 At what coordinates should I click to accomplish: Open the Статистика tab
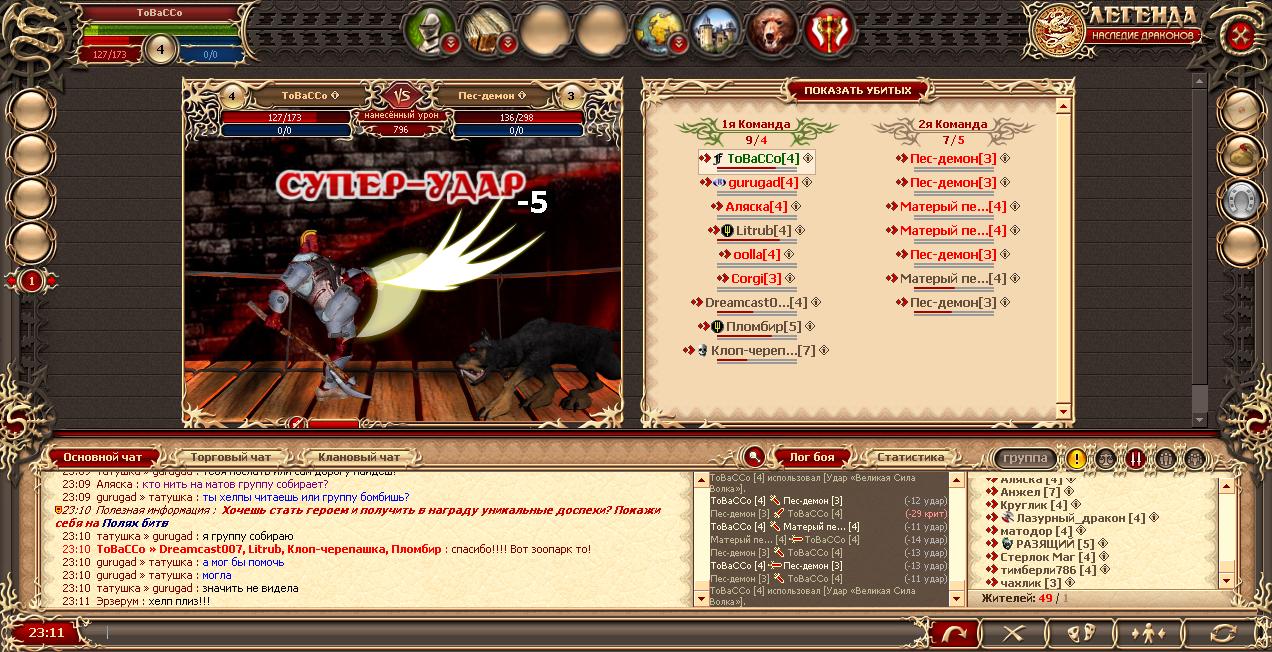point(910,457)
